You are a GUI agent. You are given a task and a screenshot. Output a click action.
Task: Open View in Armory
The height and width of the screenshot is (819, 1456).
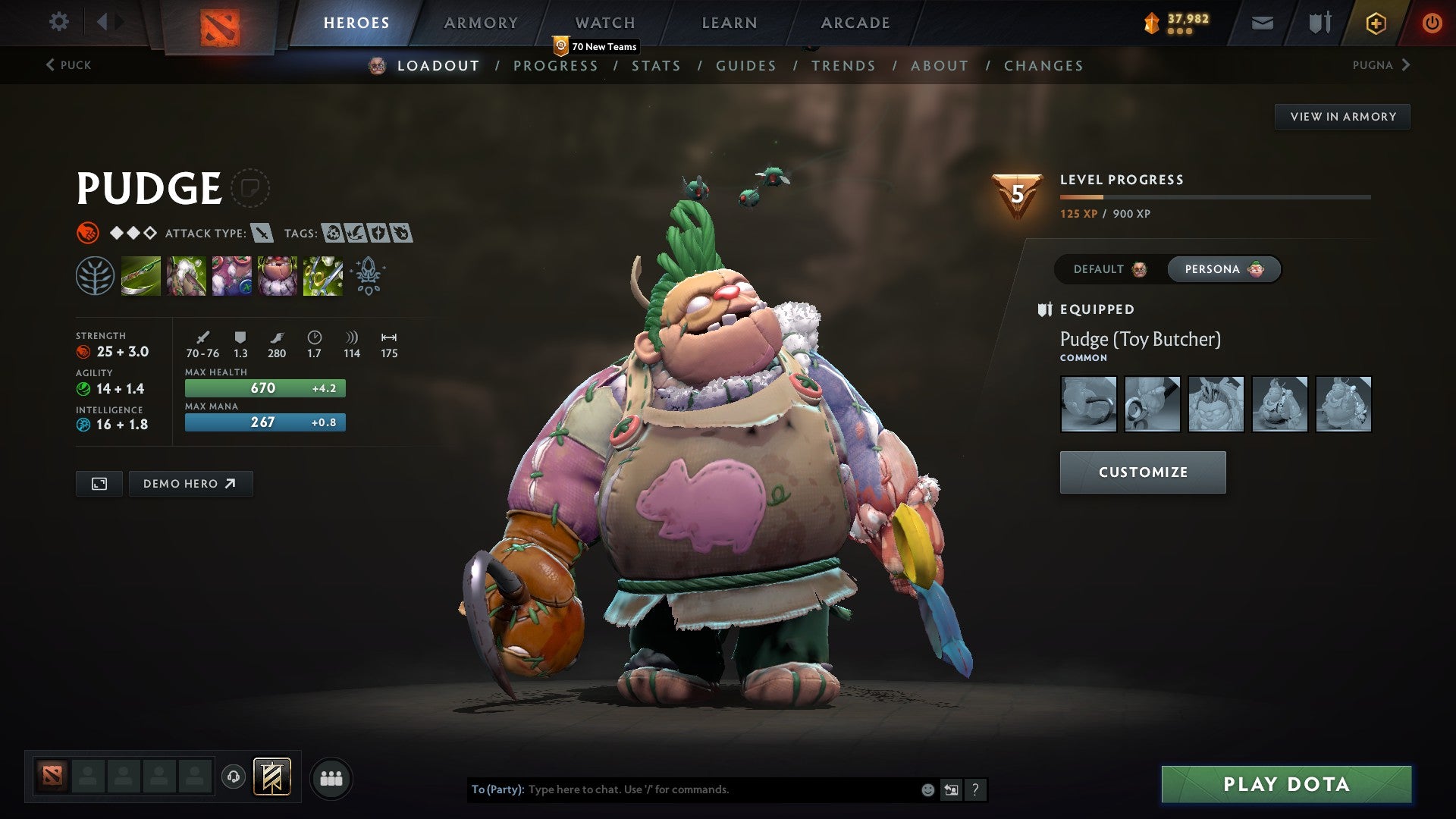[1342, 117]
